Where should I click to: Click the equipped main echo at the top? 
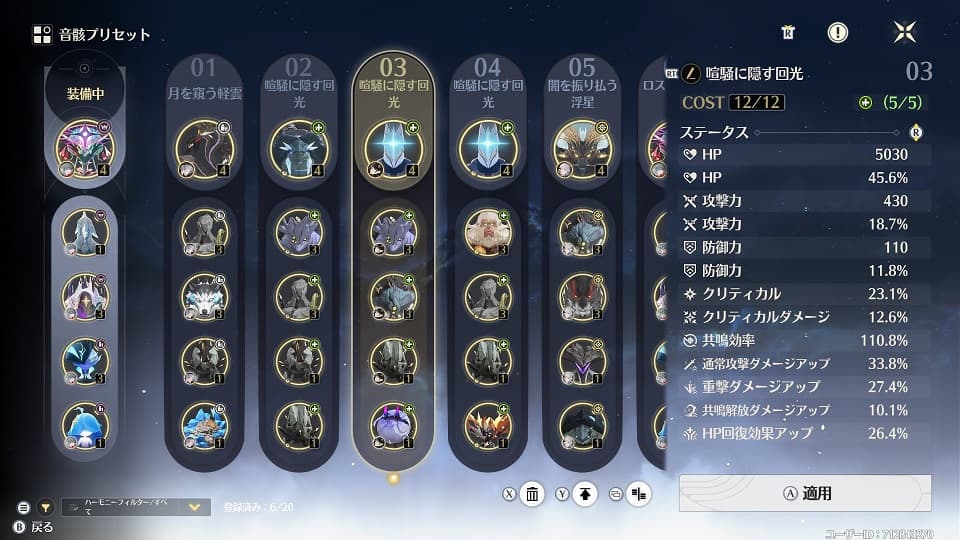click(x=85, y=147)
